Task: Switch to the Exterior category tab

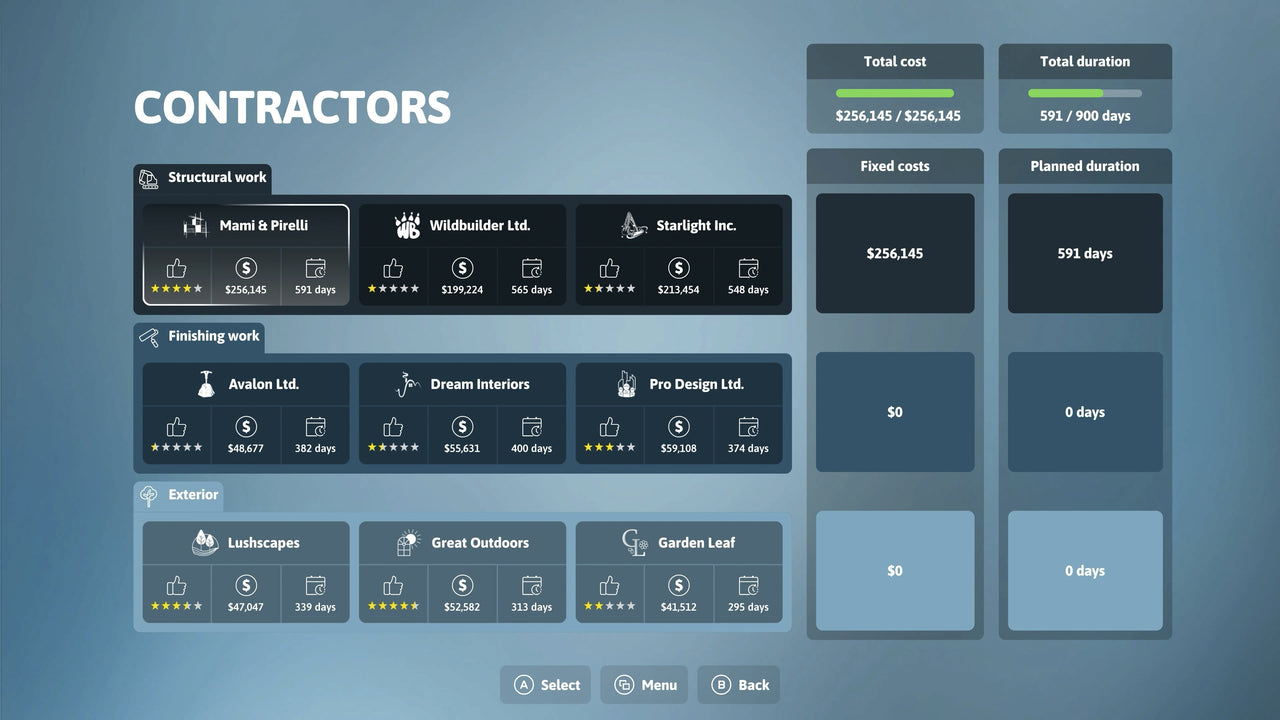Action: 178,494
